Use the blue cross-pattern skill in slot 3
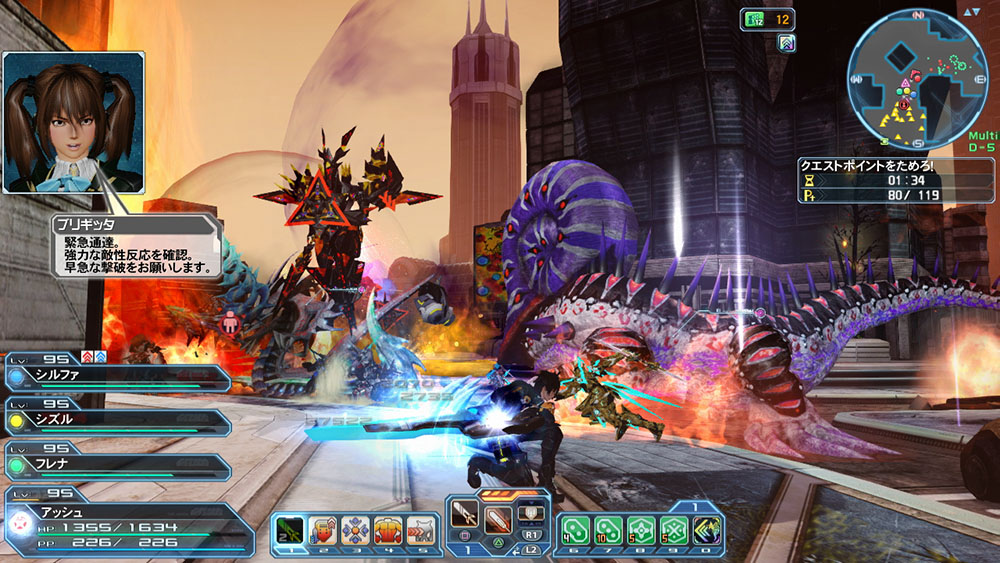Image resolution: width=1000 pixels, height=563 pixels. tap(355, 528)
